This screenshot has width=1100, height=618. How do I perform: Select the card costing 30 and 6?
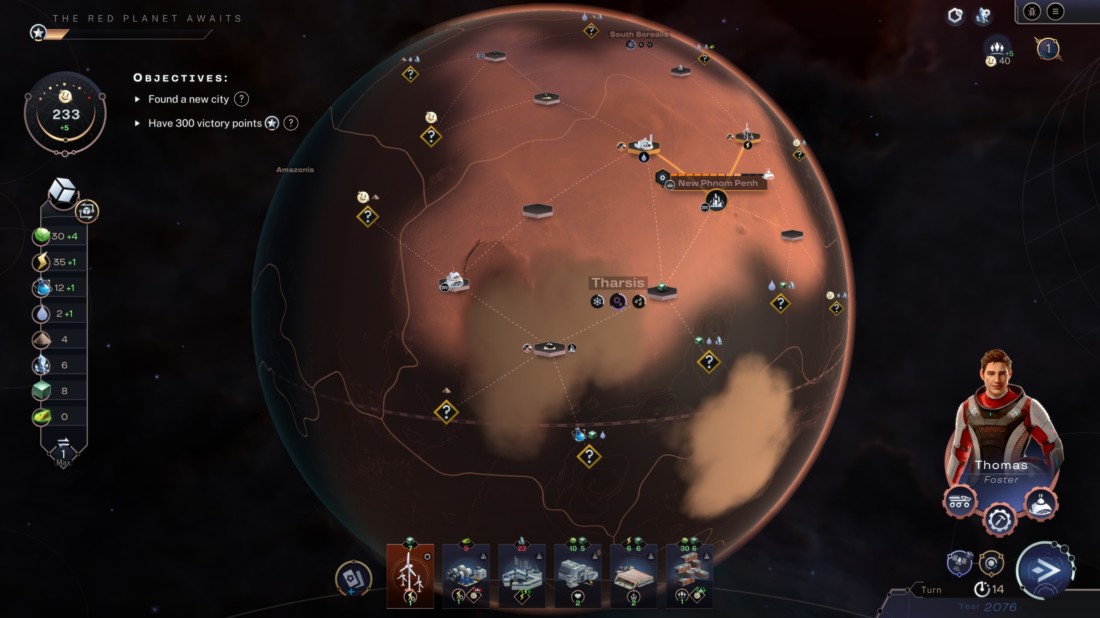(x=689, y=575)
